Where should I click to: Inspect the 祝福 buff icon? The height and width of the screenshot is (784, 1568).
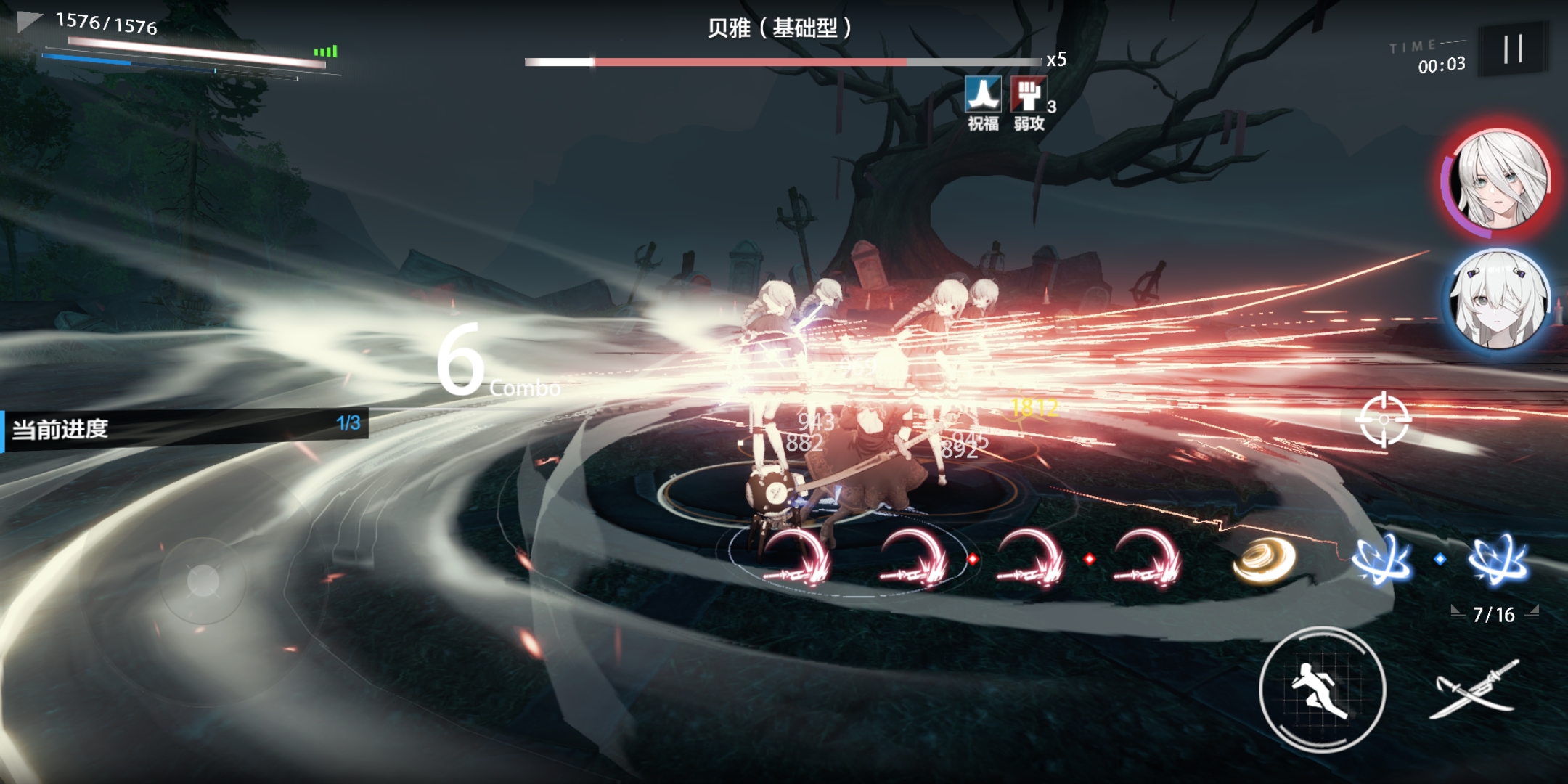[983, 95]
